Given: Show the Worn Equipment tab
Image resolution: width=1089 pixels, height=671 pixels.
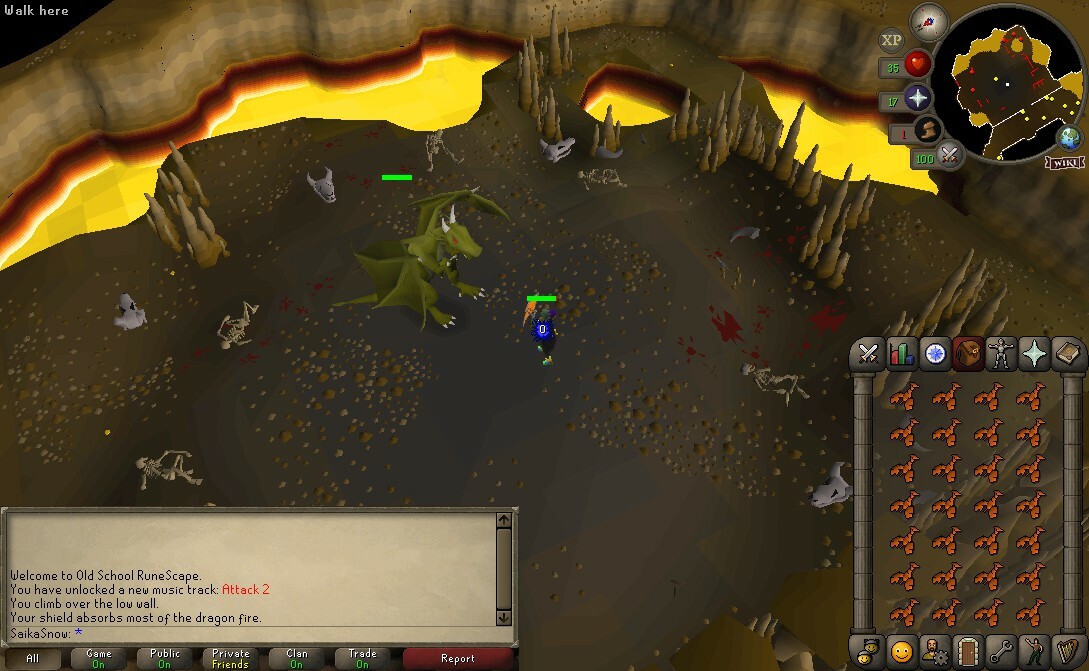Looking at the screenshot, I should click(1002, 355).
